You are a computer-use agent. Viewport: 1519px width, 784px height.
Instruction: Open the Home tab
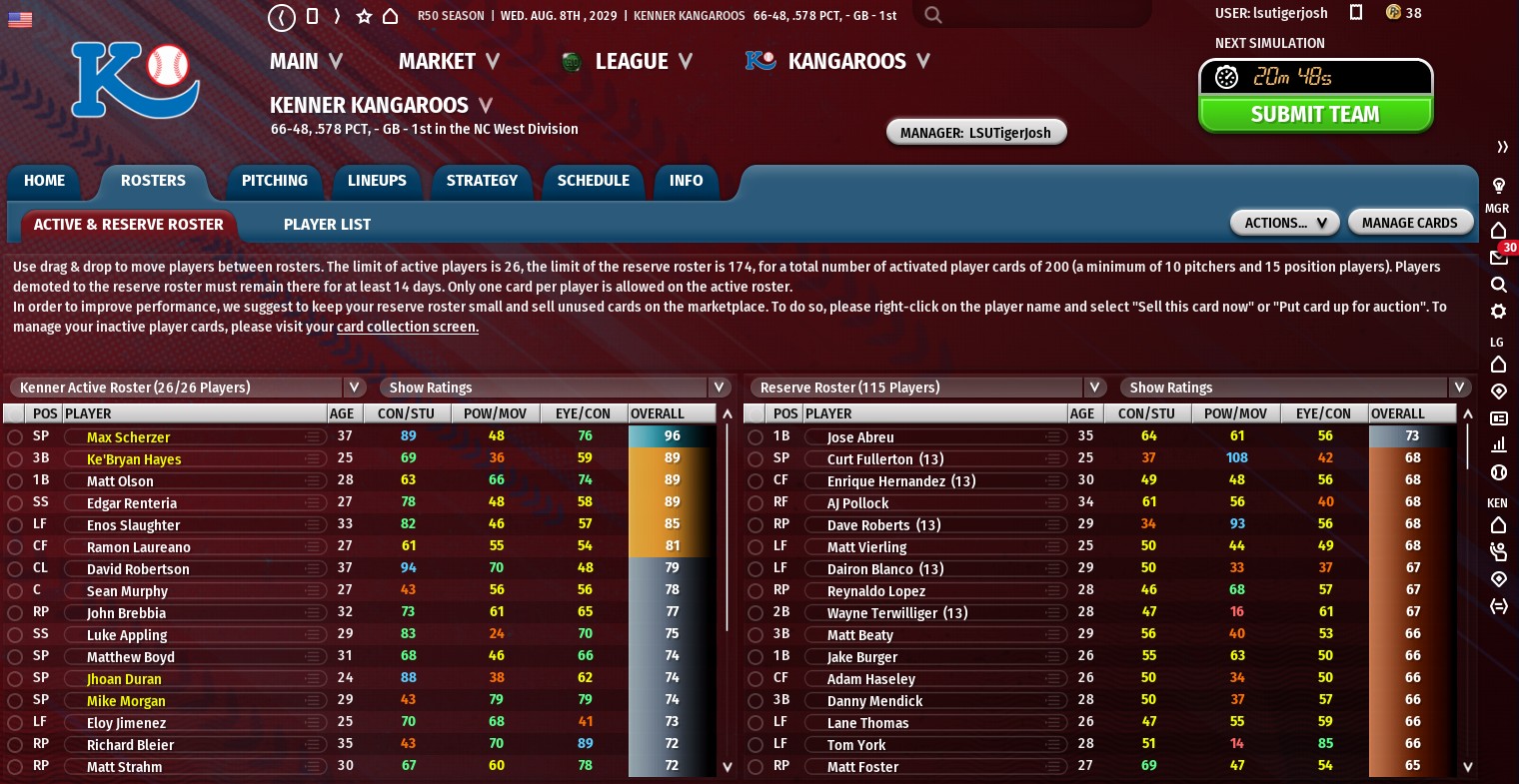tap(44, 181)
